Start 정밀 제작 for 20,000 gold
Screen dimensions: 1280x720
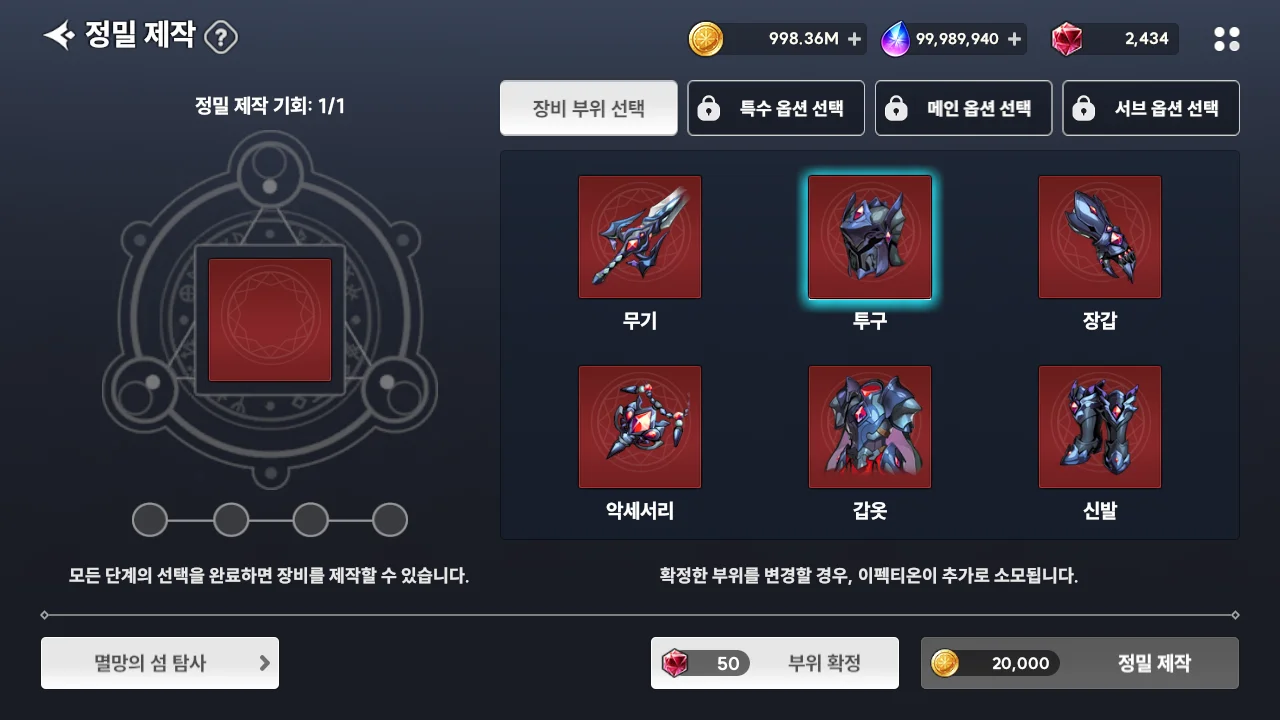click(1080, 663)
